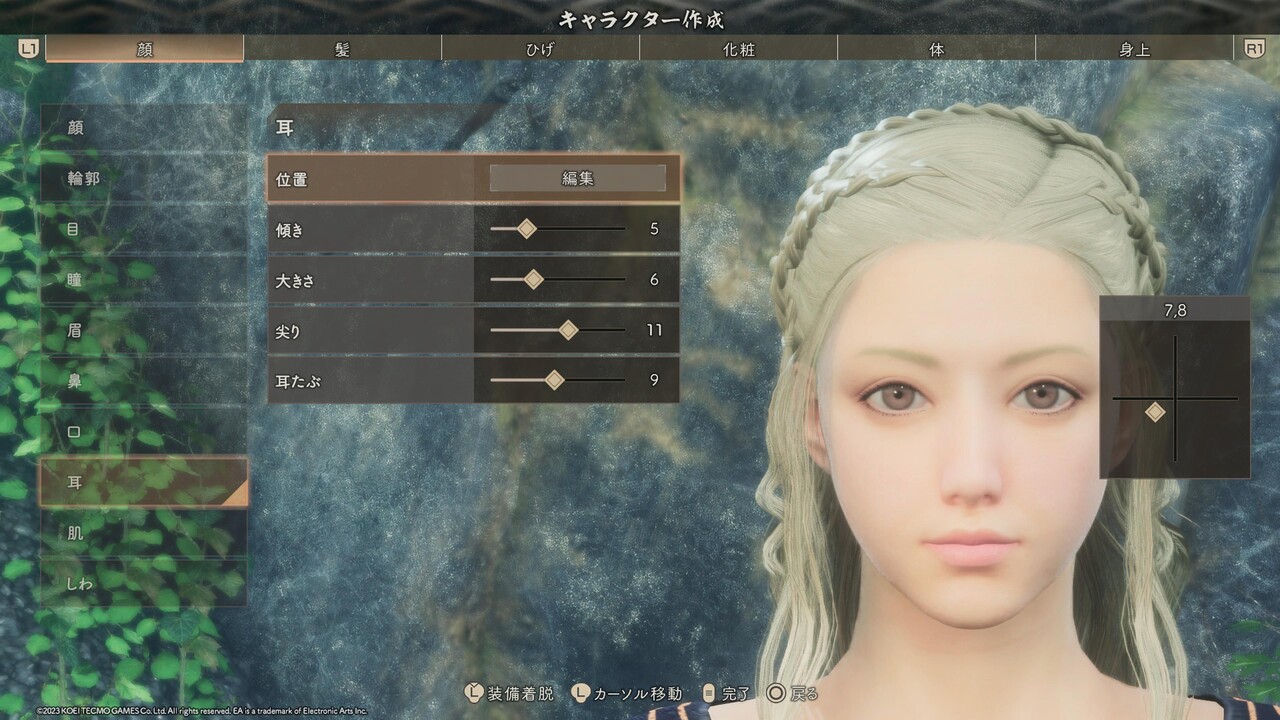Select the 口 (mouth) category
Screen dimensions: 1280x720
click(x=143, y=432)
